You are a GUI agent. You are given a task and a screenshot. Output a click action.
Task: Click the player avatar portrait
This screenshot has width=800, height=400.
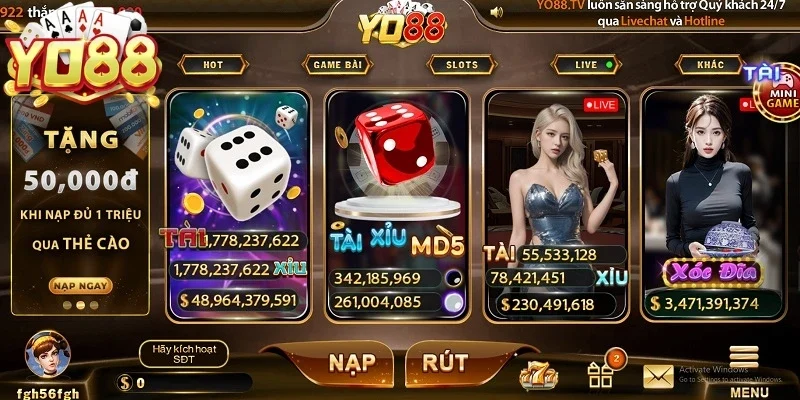point(46,355)
